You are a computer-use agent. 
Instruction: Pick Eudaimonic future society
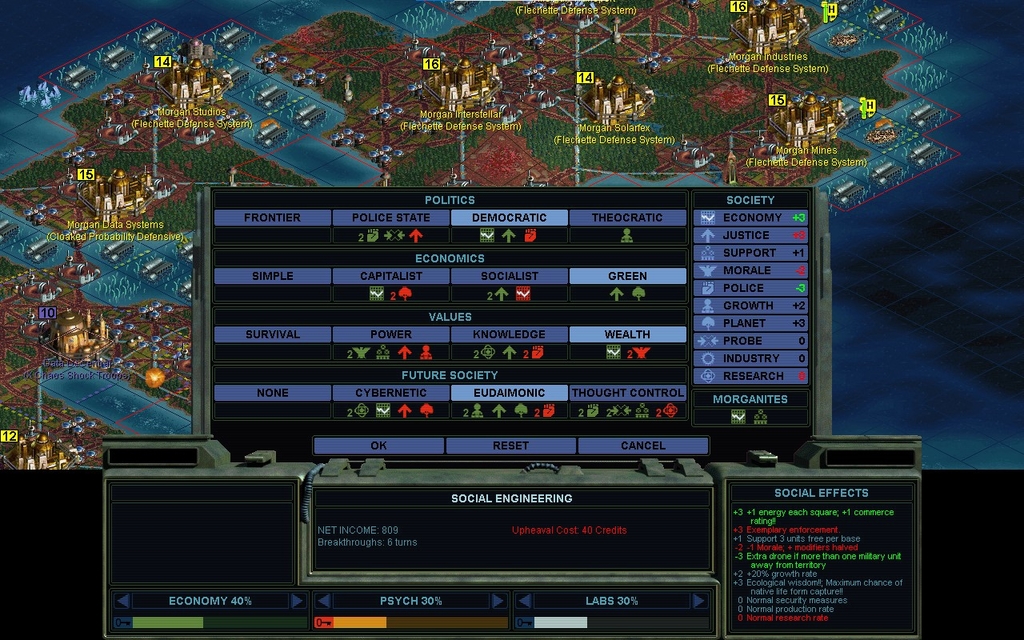509,393
